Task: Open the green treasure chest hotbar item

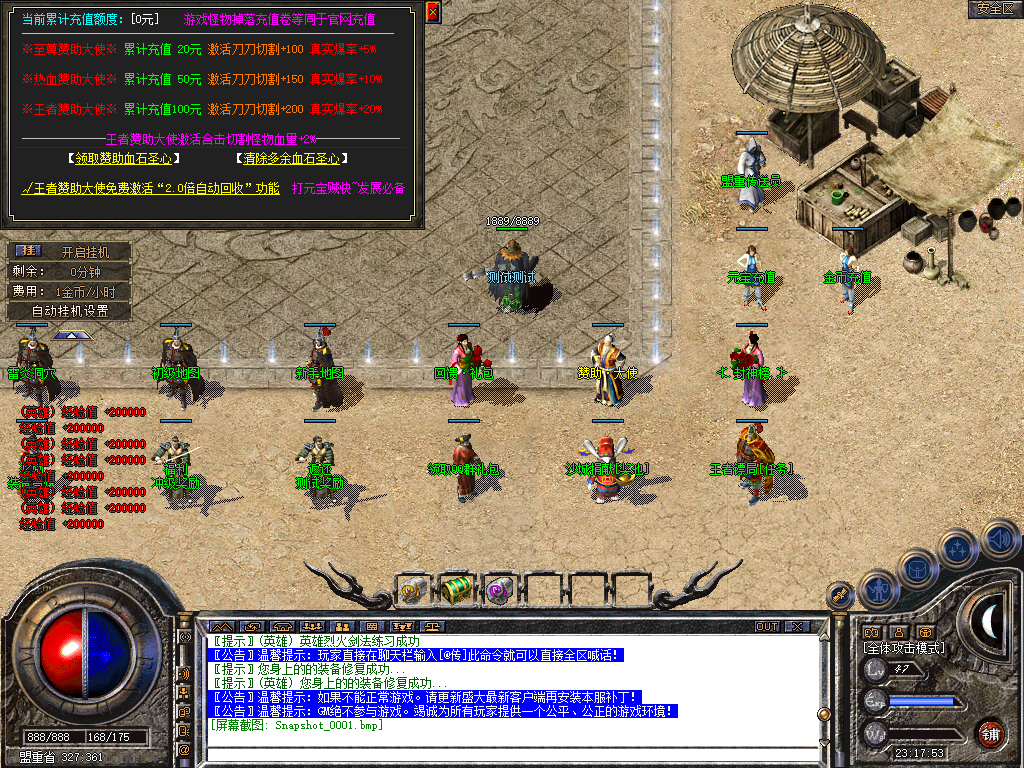Action: [455, 590]
